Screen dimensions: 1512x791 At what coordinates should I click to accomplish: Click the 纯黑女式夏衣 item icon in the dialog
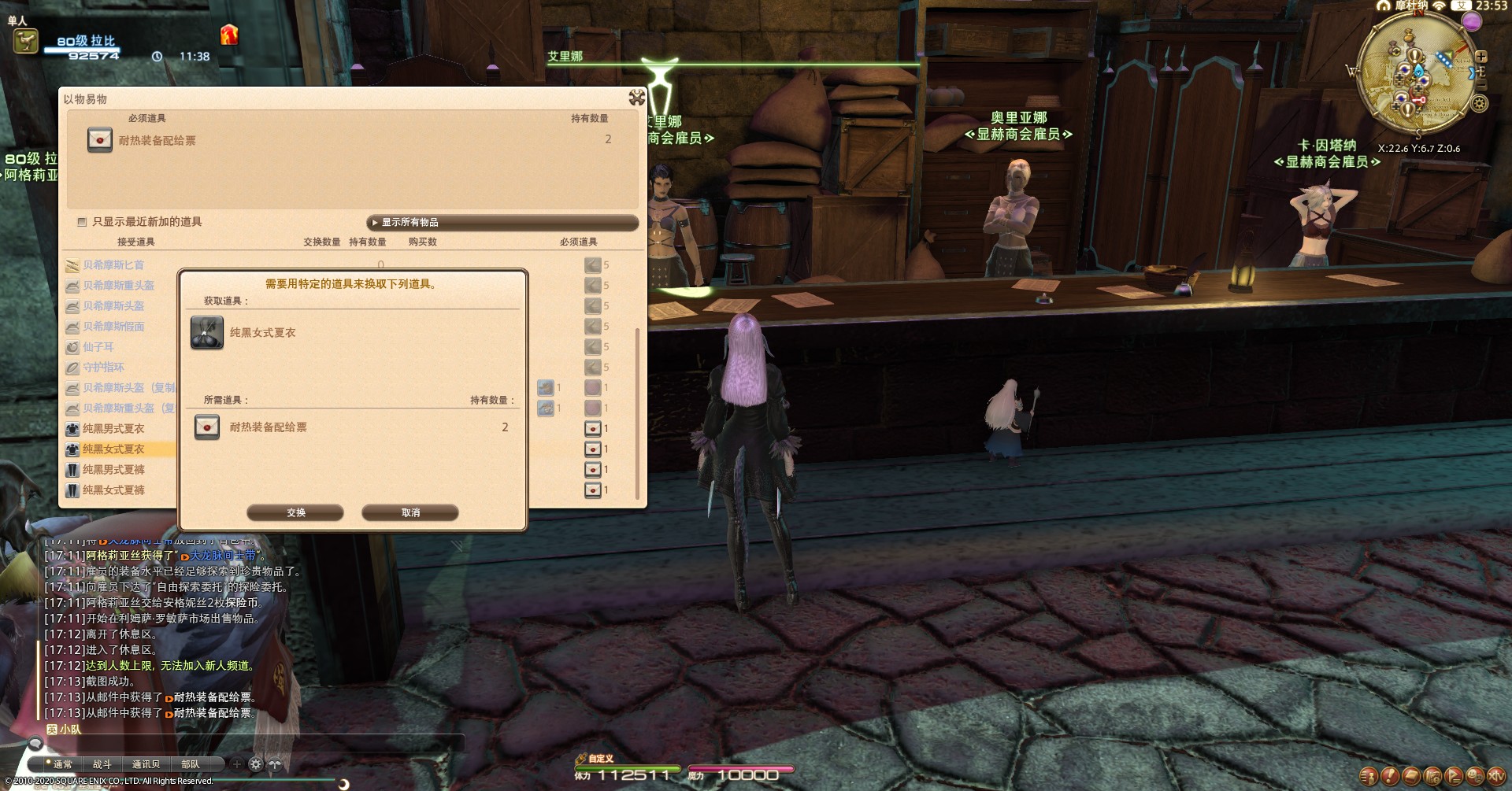[x=207, y=333]
